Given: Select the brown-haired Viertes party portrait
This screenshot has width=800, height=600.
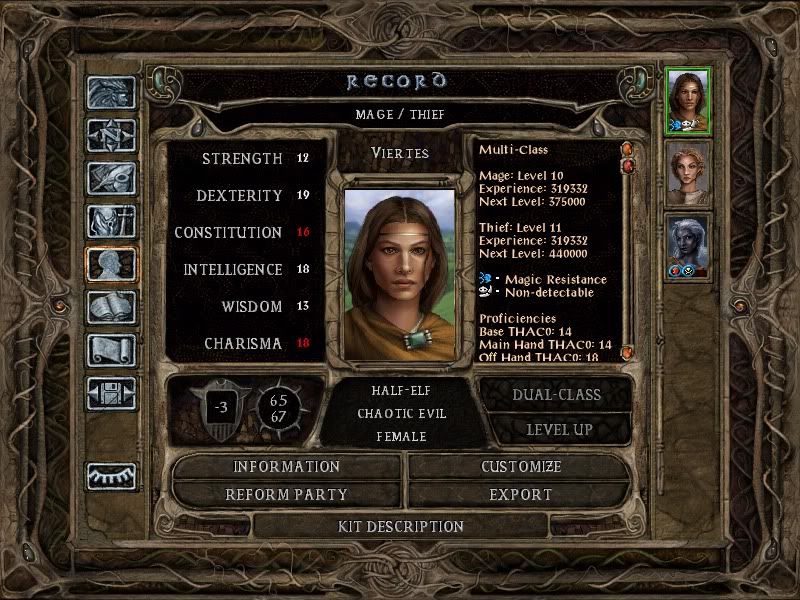Looking at the screenshot, I should (x=688, y=101).
